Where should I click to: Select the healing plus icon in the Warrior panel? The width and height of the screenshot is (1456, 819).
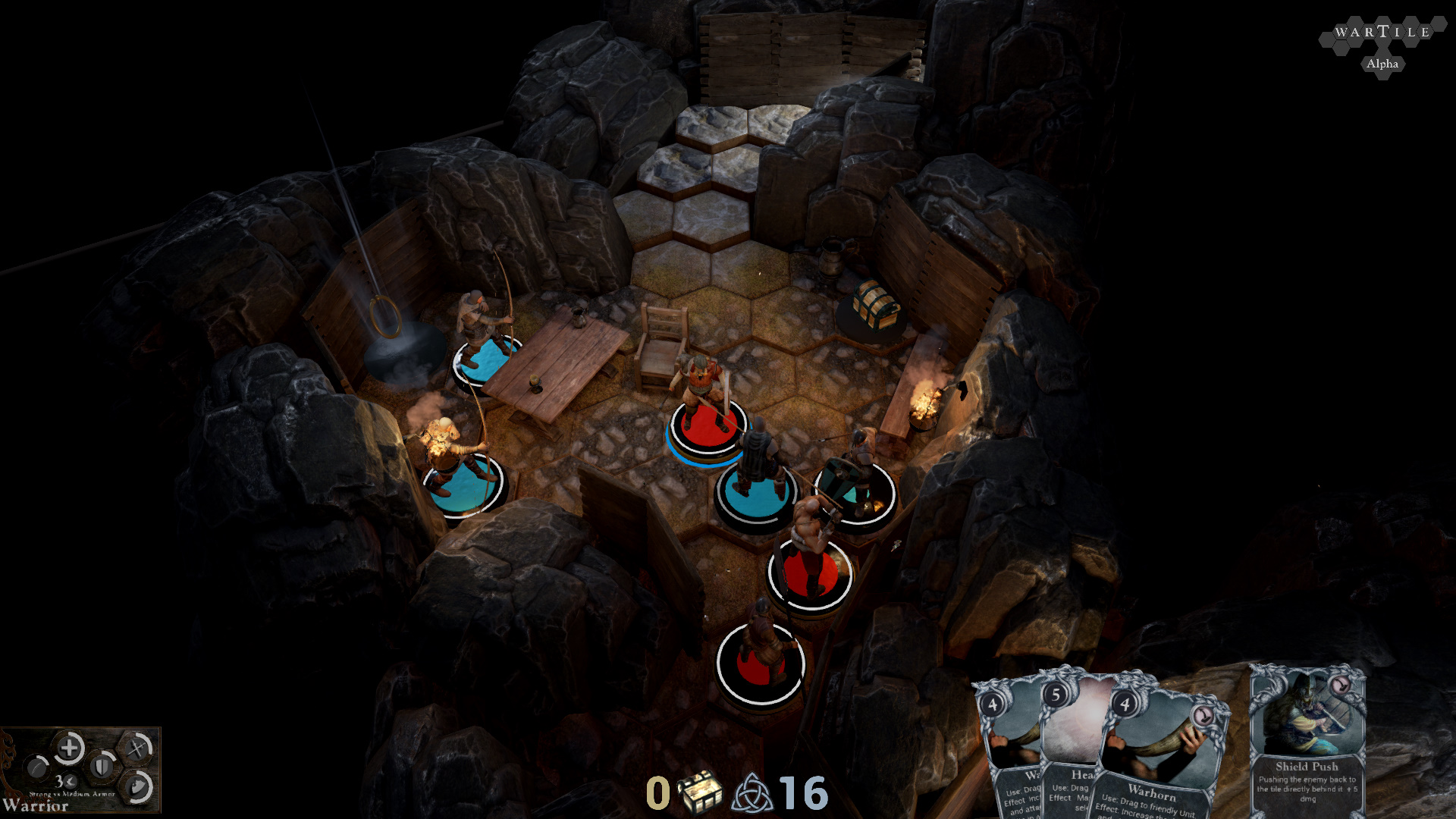tap(69, 747)
